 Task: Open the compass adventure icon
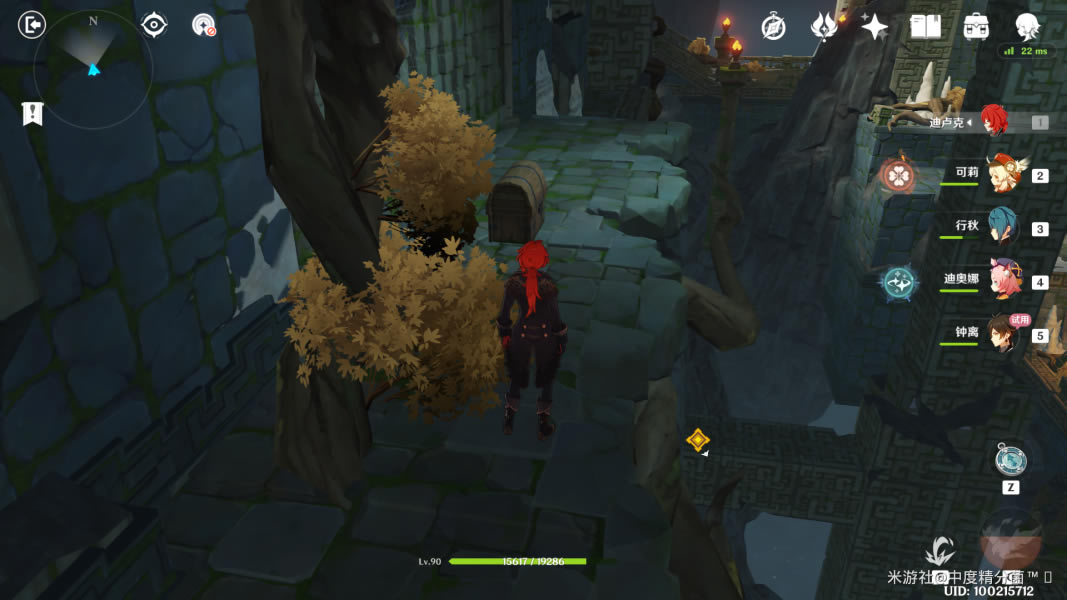[x=773, y=27]
